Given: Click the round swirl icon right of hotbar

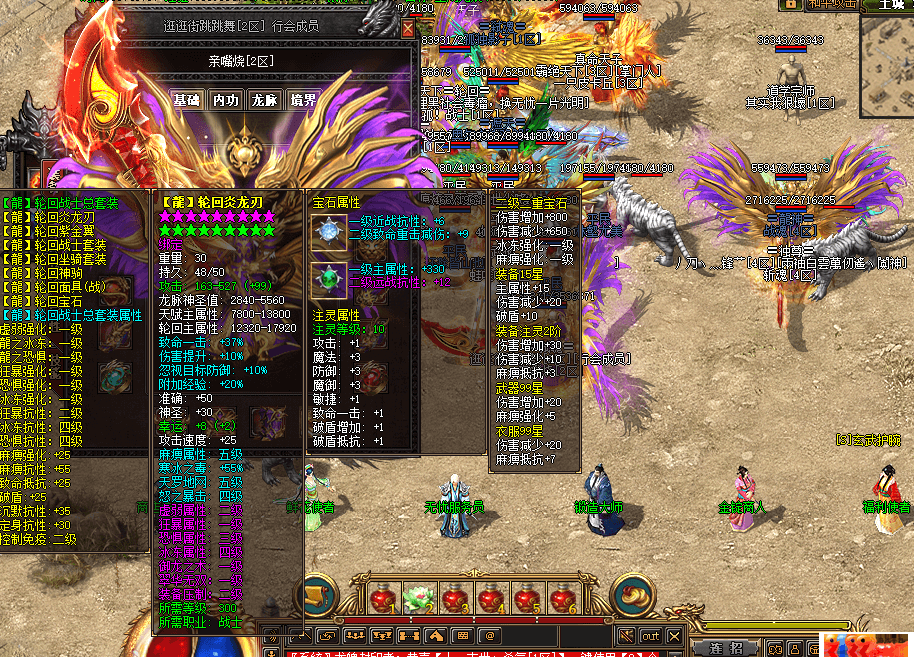Looking at the screenshot, I should tap(632, 597).
